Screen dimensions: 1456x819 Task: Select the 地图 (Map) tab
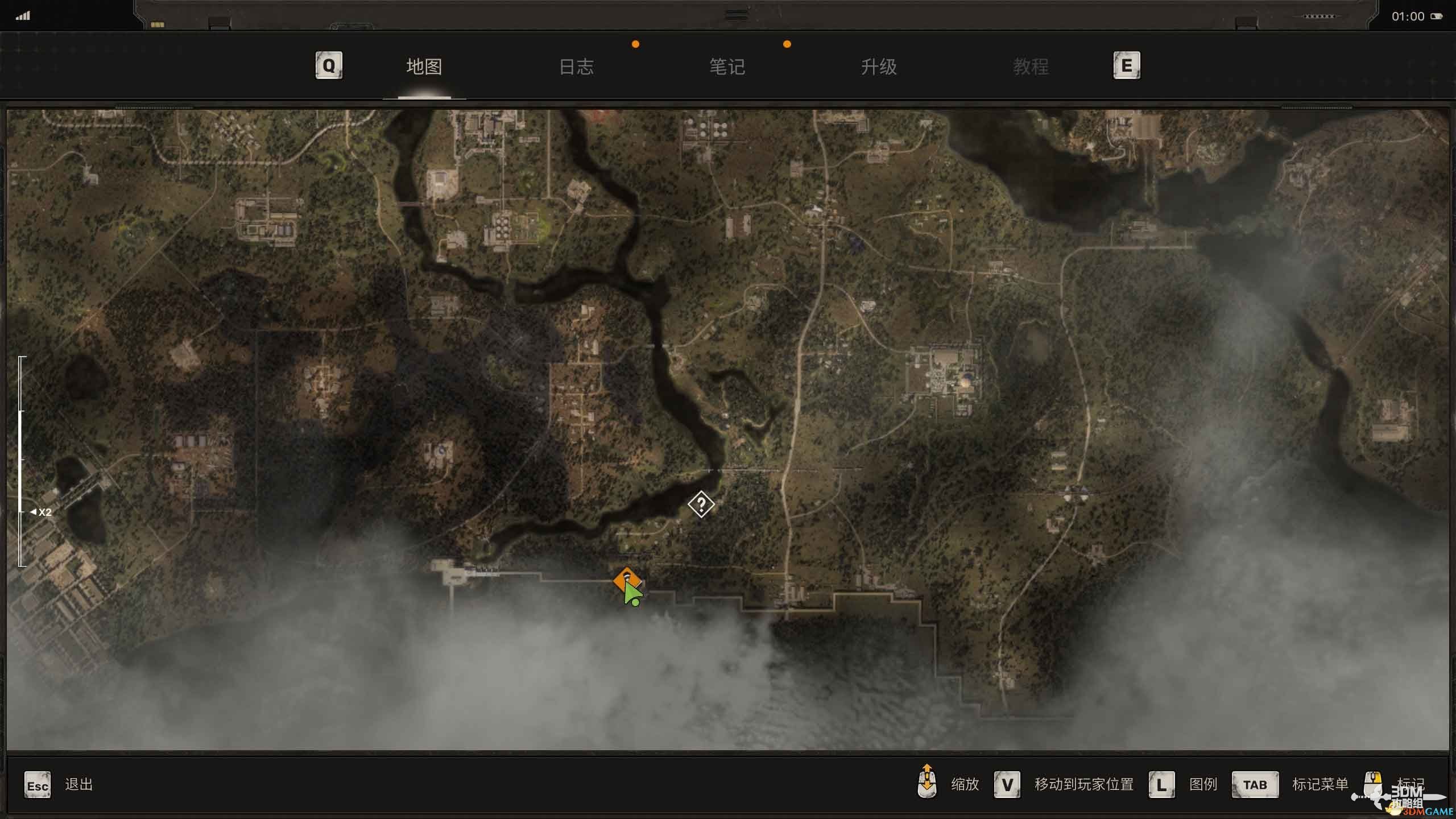point(424,67)
